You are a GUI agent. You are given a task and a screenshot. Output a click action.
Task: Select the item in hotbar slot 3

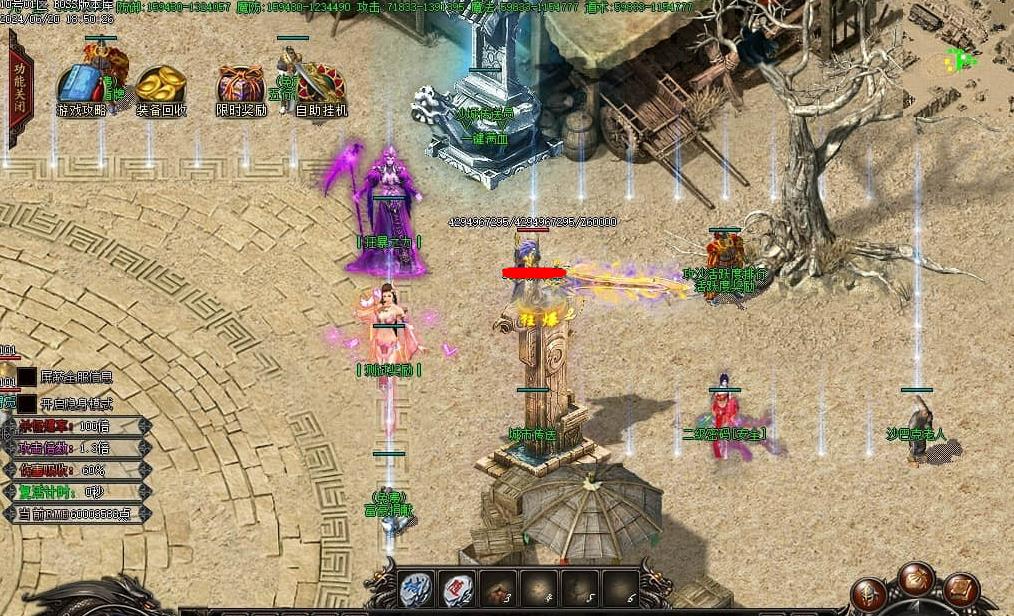coord(498,590)
